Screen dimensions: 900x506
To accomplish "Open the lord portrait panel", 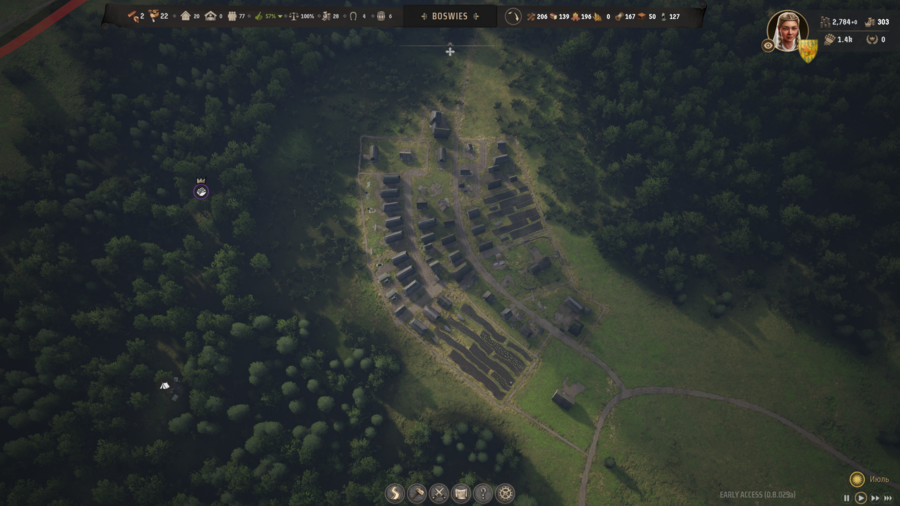I will tap(786, 29).
